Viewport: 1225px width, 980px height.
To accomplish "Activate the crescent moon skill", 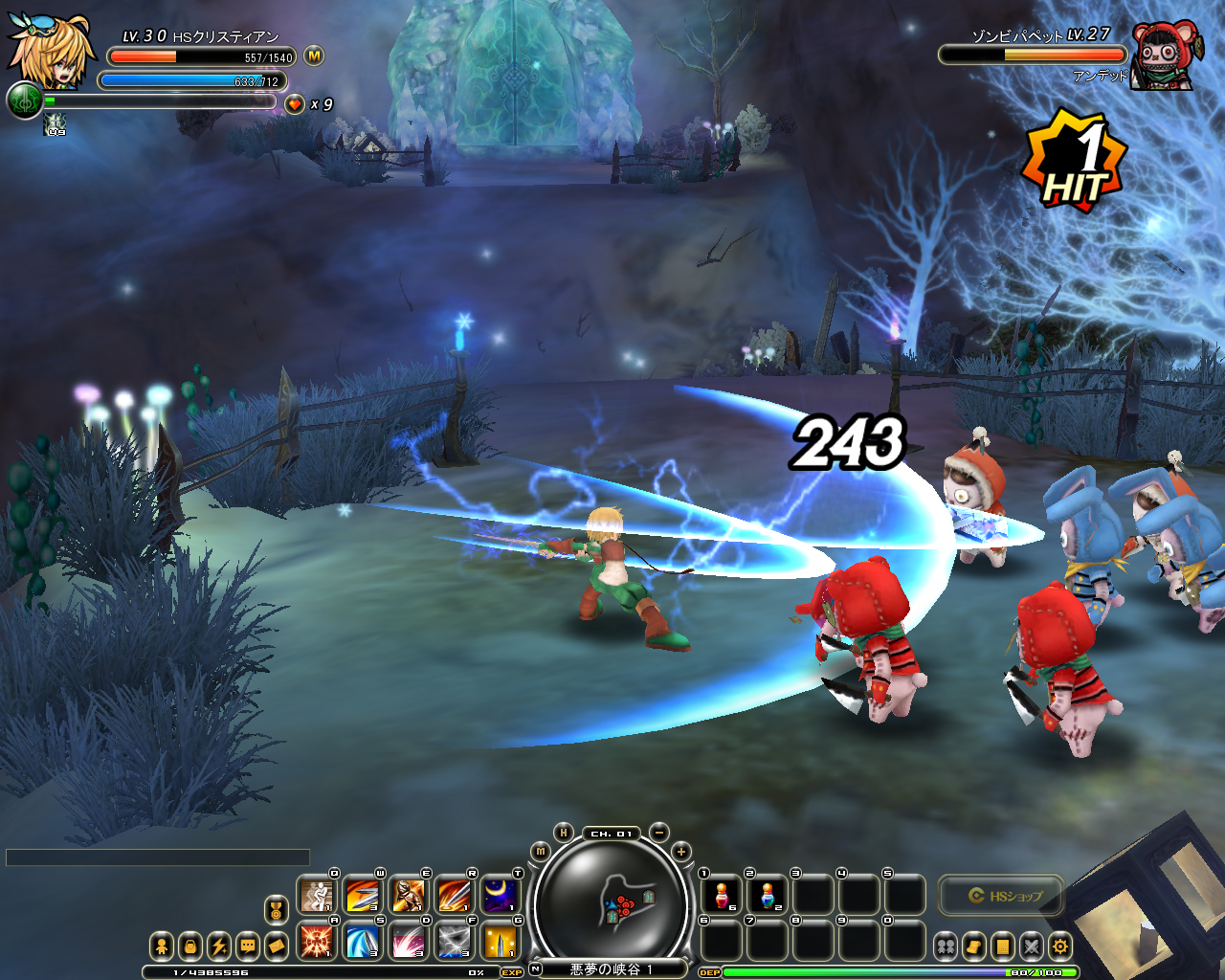I will tap(500, 896).
